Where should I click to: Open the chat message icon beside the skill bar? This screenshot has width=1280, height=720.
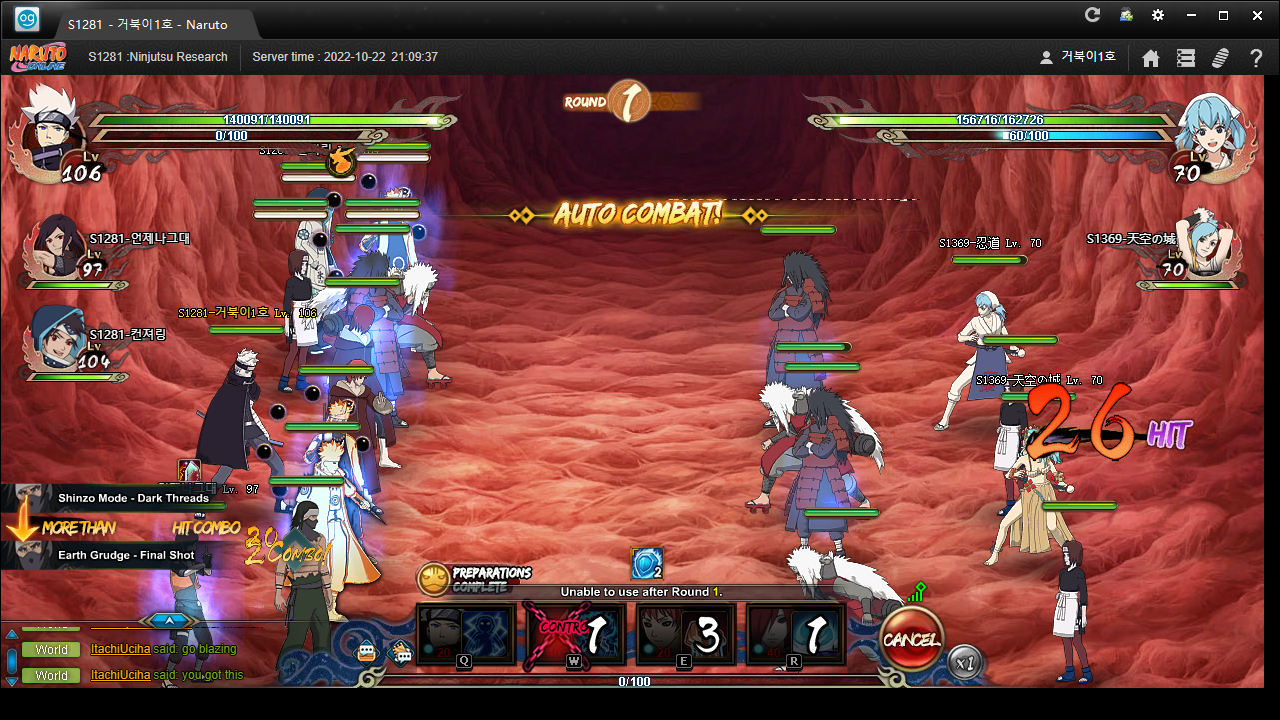click(x=368, y=653)
